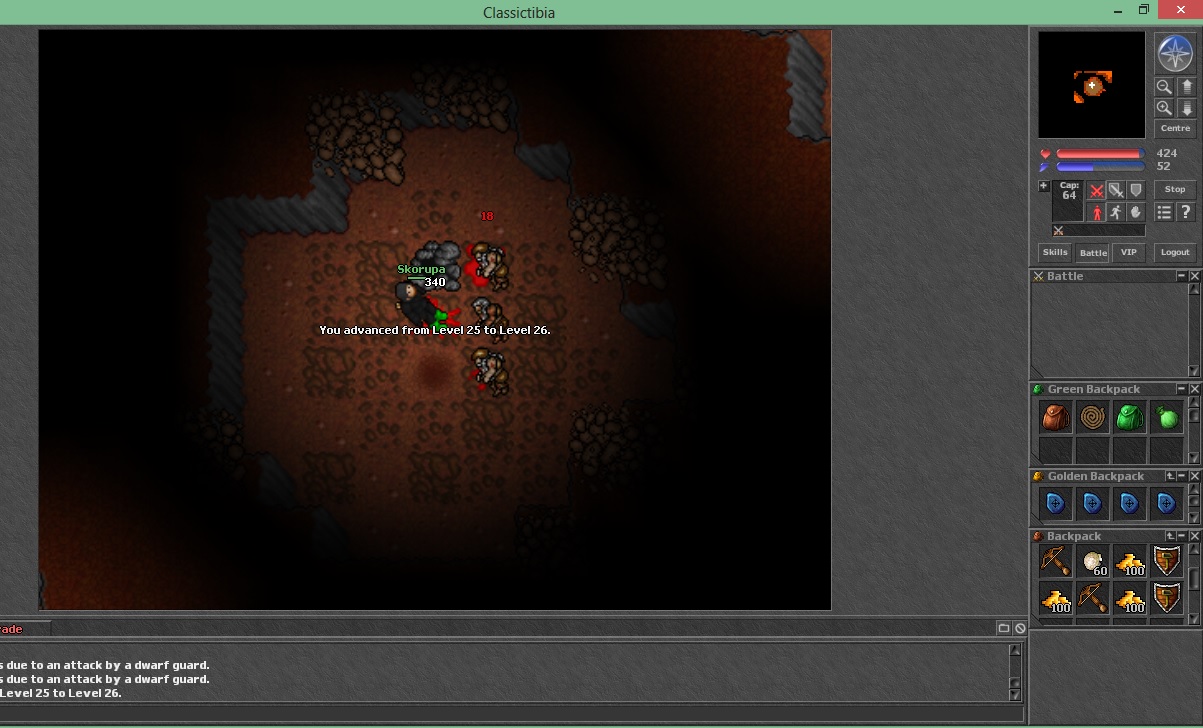Move the minimap up one floor
Viewport: 1203px width, 728px height.
1186,87
